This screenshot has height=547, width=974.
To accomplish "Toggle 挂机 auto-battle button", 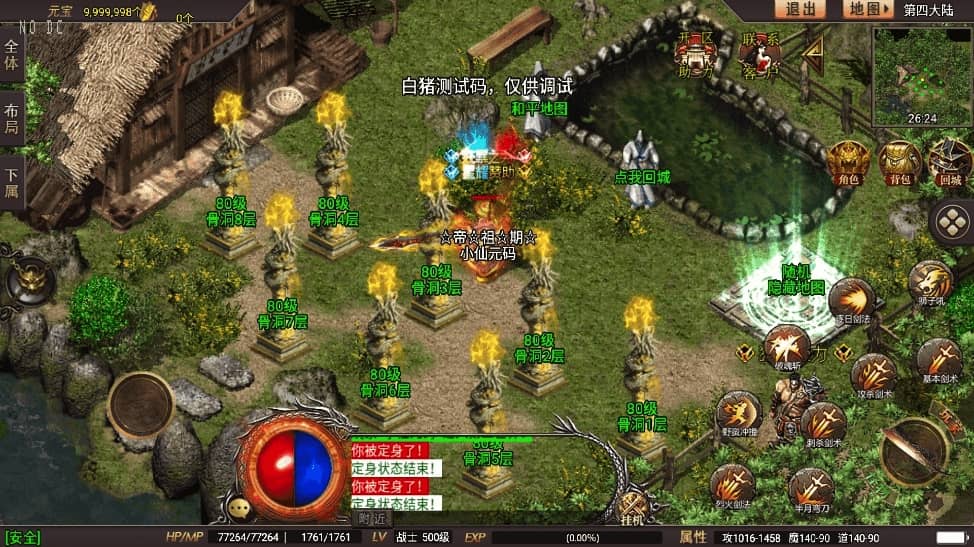I will 631,507.
